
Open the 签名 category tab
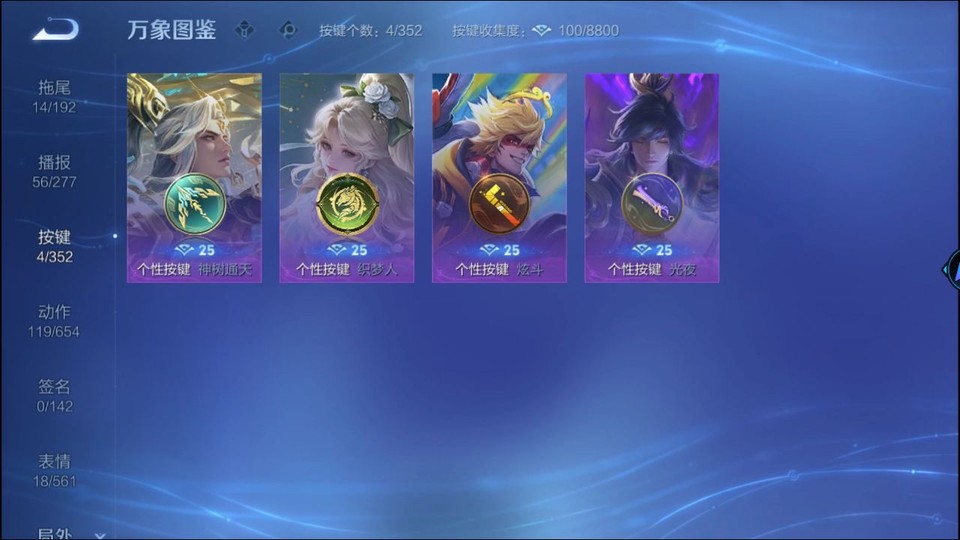tap(54, 396)
